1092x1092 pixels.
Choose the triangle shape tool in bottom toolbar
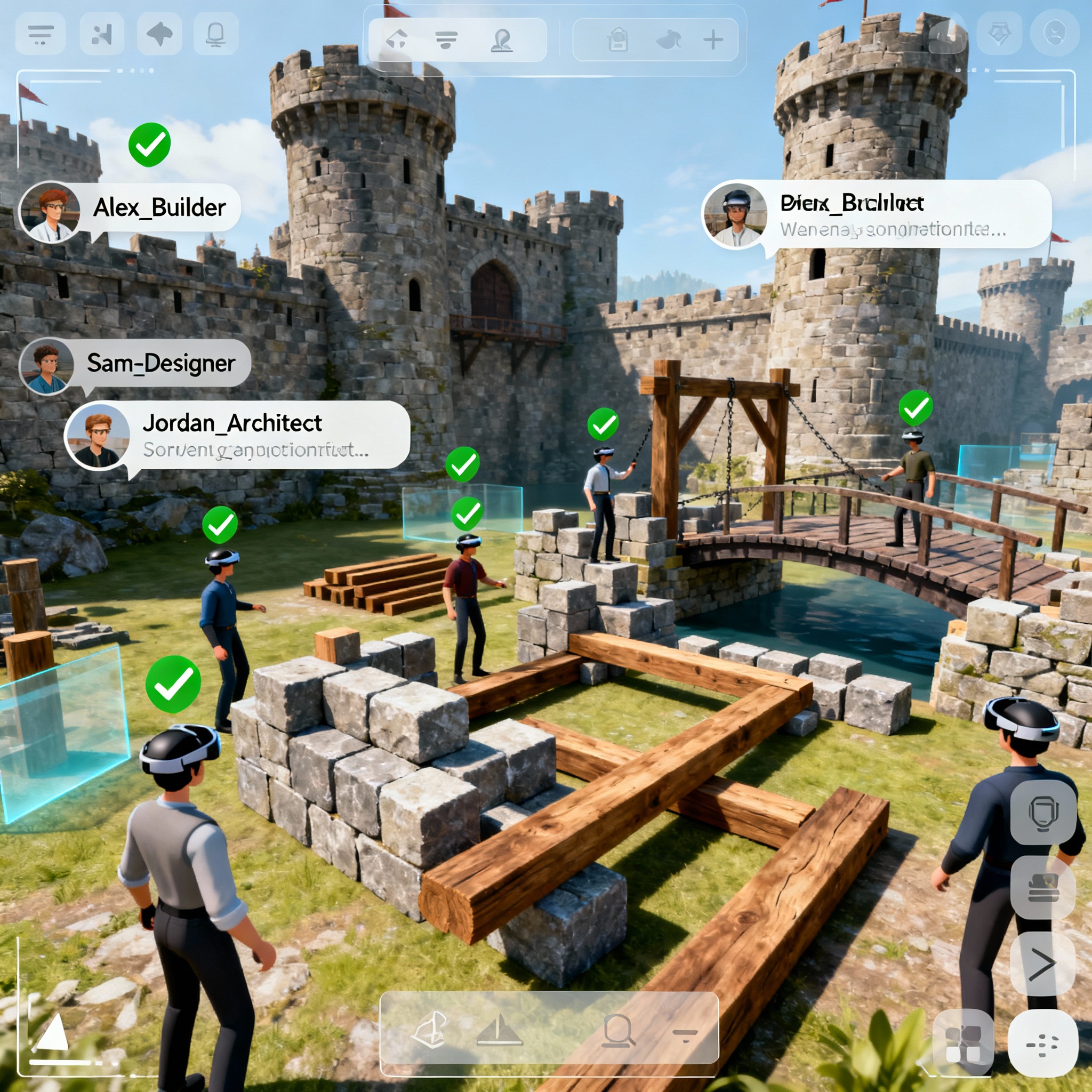point(499,1030)
